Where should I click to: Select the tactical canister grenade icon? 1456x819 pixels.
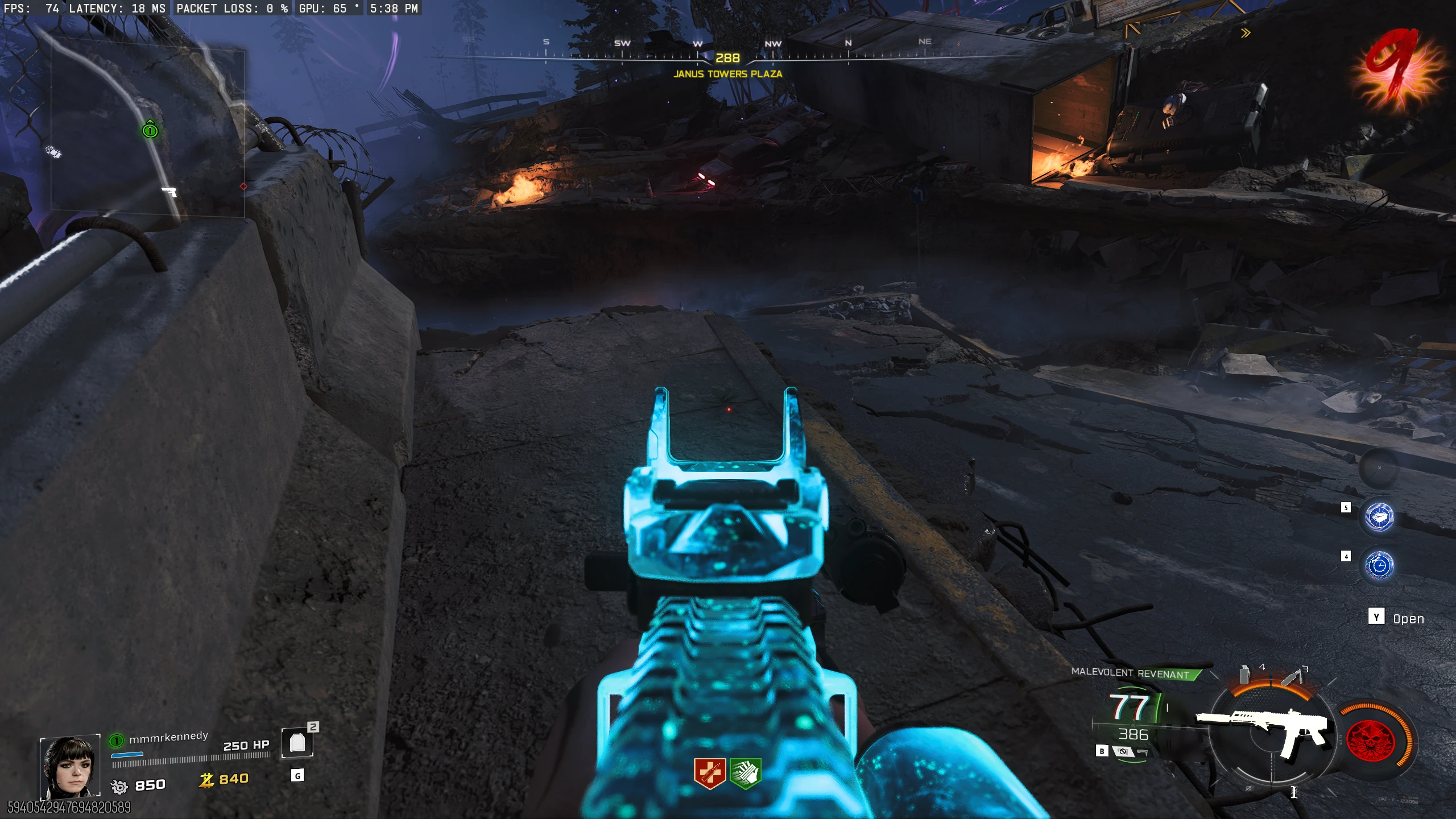click(1244, 675)
